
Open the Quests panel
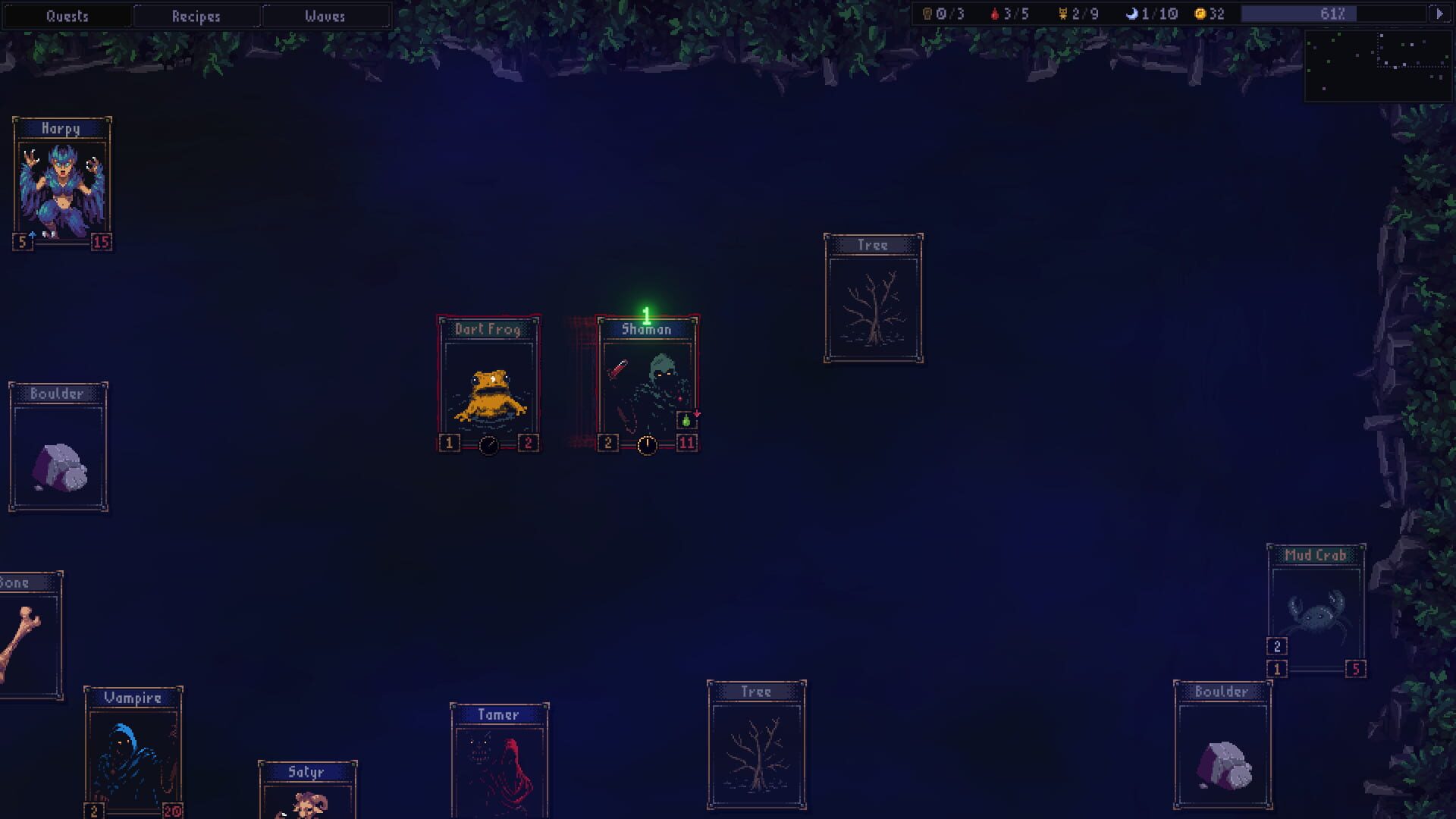tap(67, 15)
